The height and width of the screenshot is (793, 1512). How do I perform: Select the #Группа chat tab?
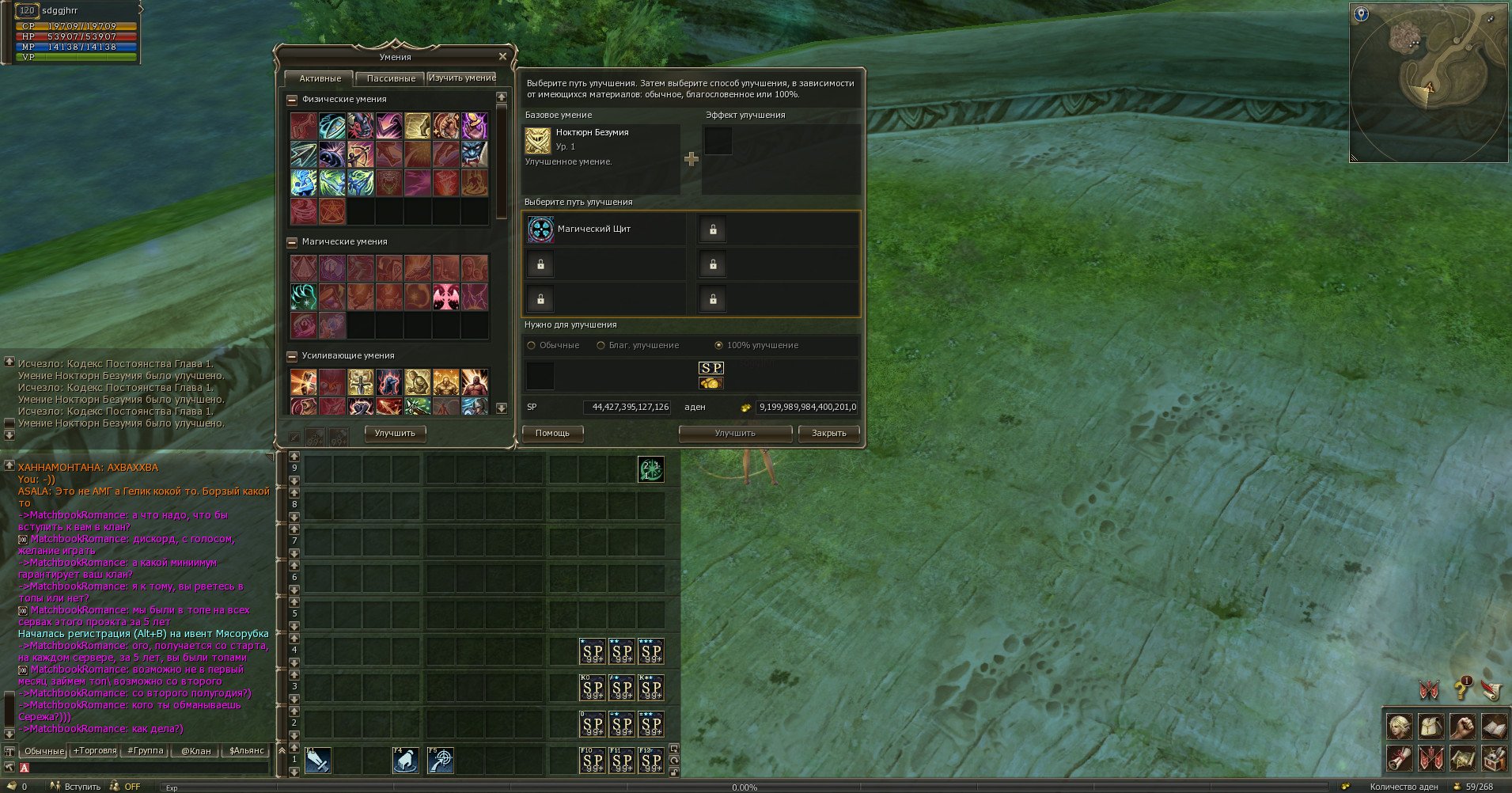(x=146, y=751)
